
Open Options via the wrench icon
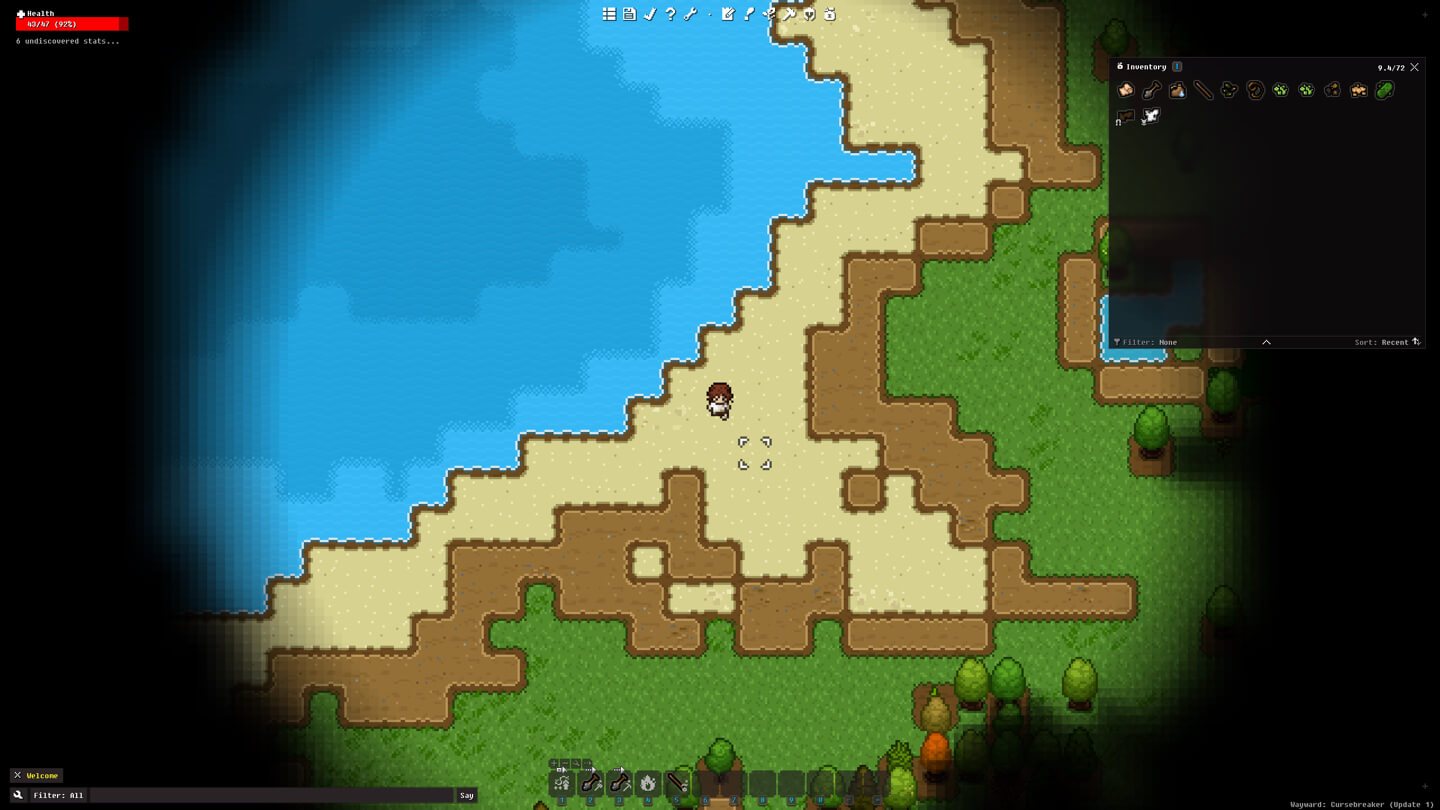pos(690,14)
